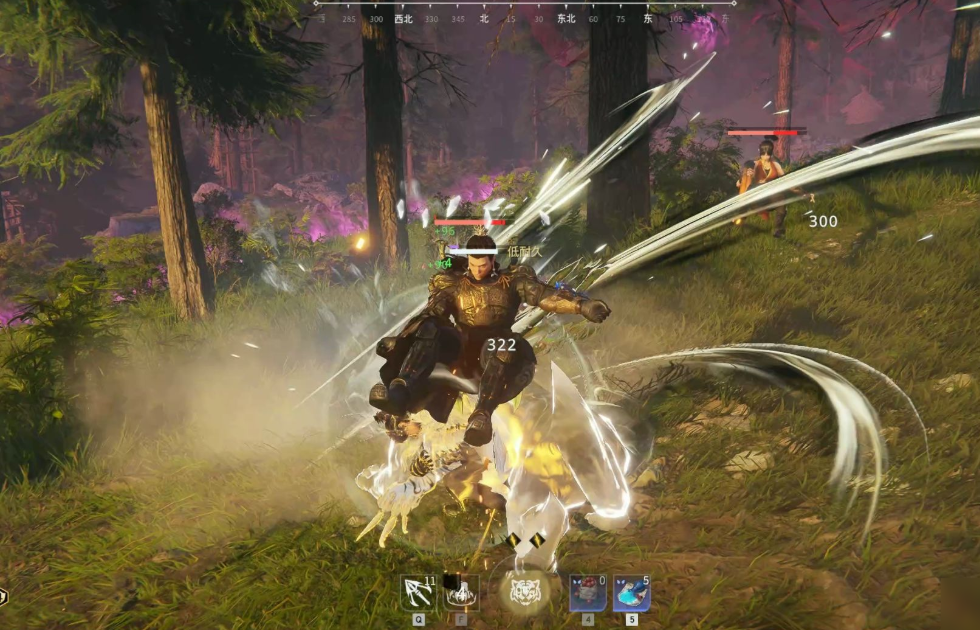Activate the tiger head ultimate ability
980x630 pixels.
click(525, 591)
